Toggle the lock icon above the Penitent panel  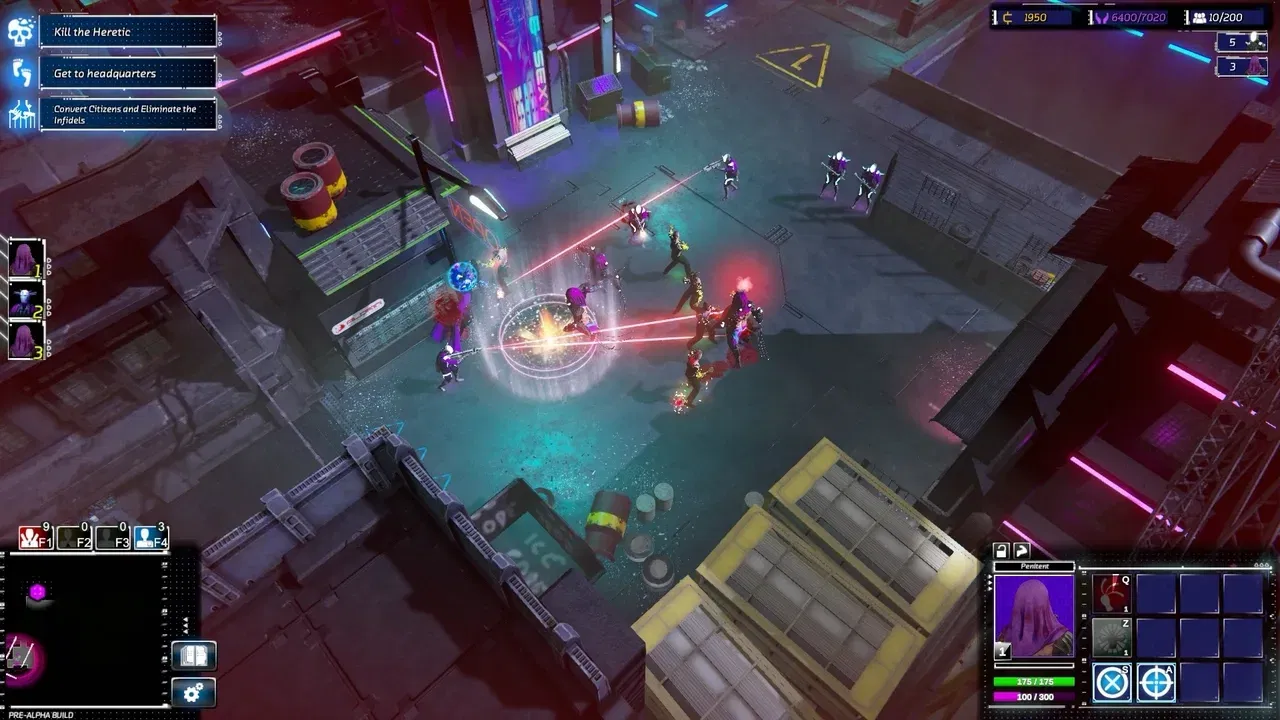[1001, 550]
